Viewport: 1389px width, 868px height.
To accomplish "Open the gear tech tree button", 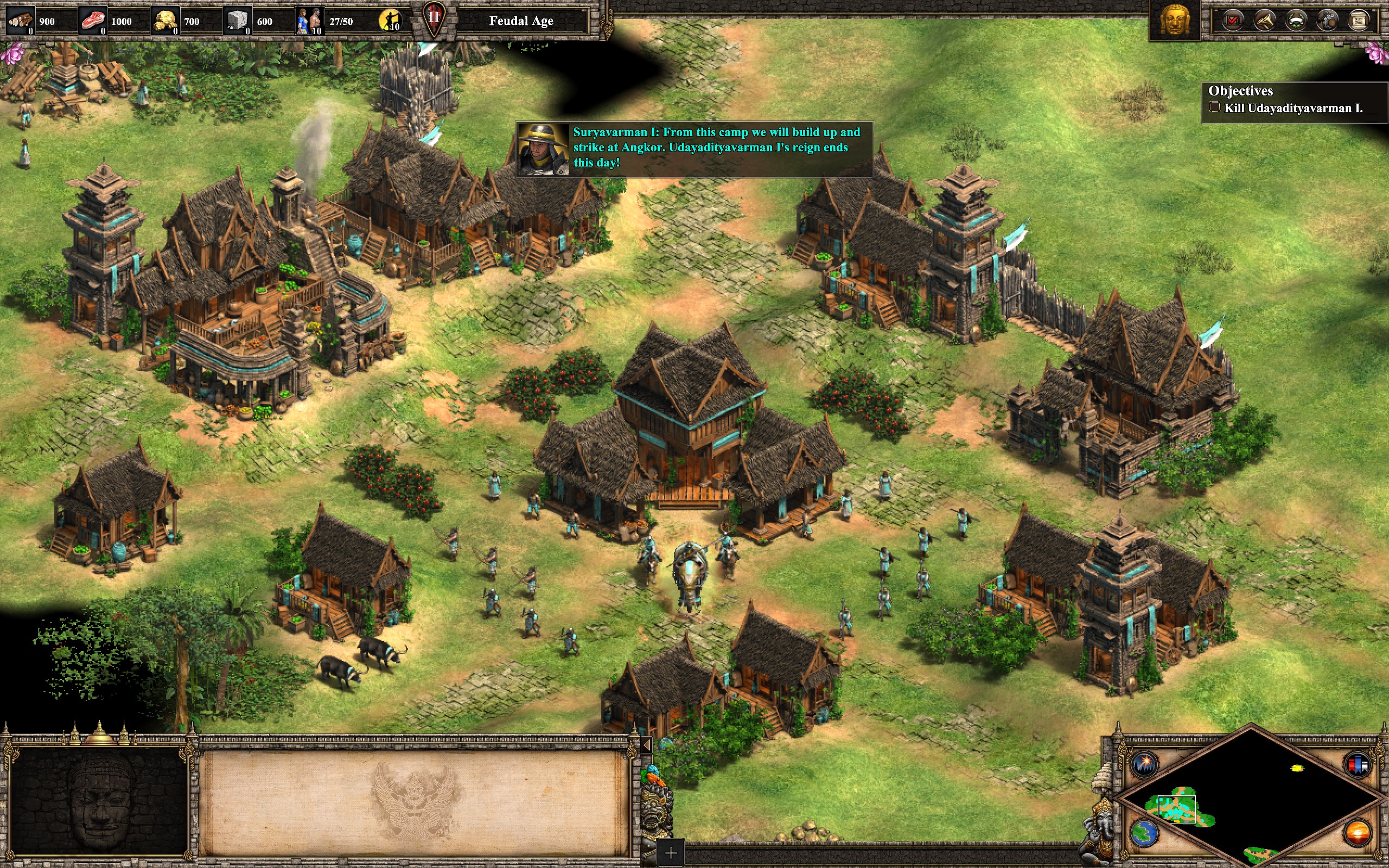I will point(1328,21).
